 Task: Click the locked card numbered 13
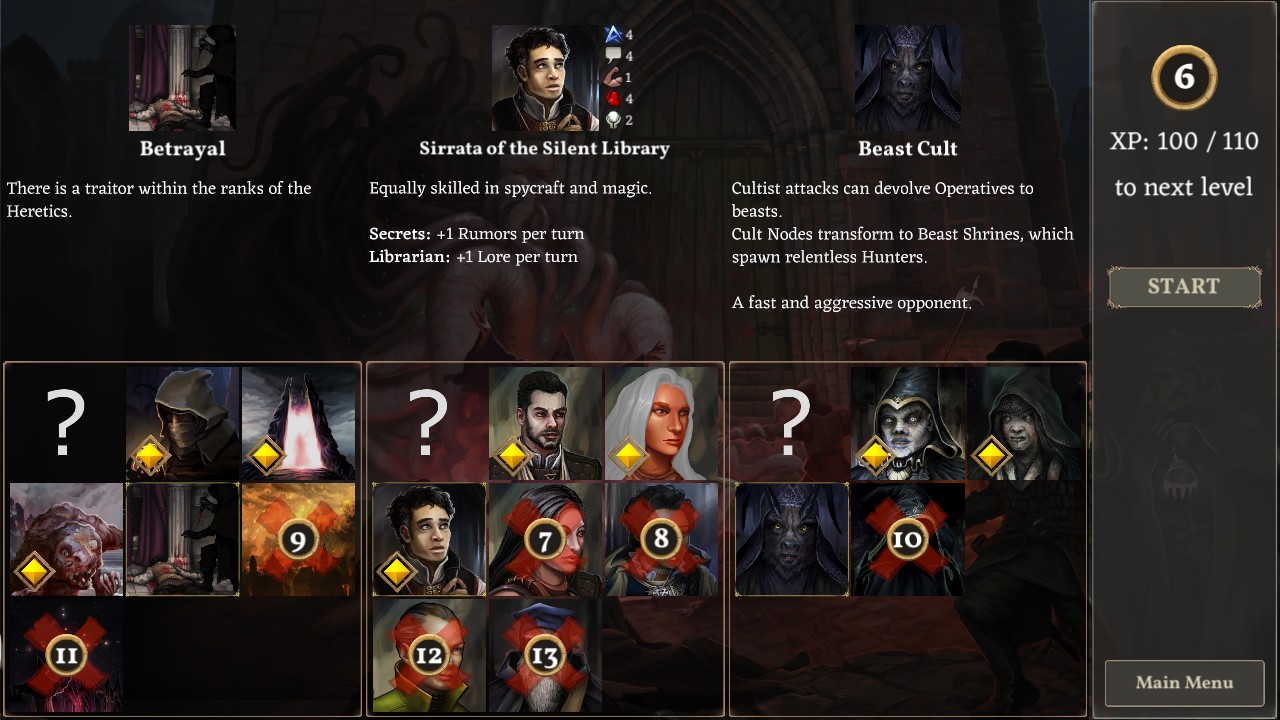545,655
